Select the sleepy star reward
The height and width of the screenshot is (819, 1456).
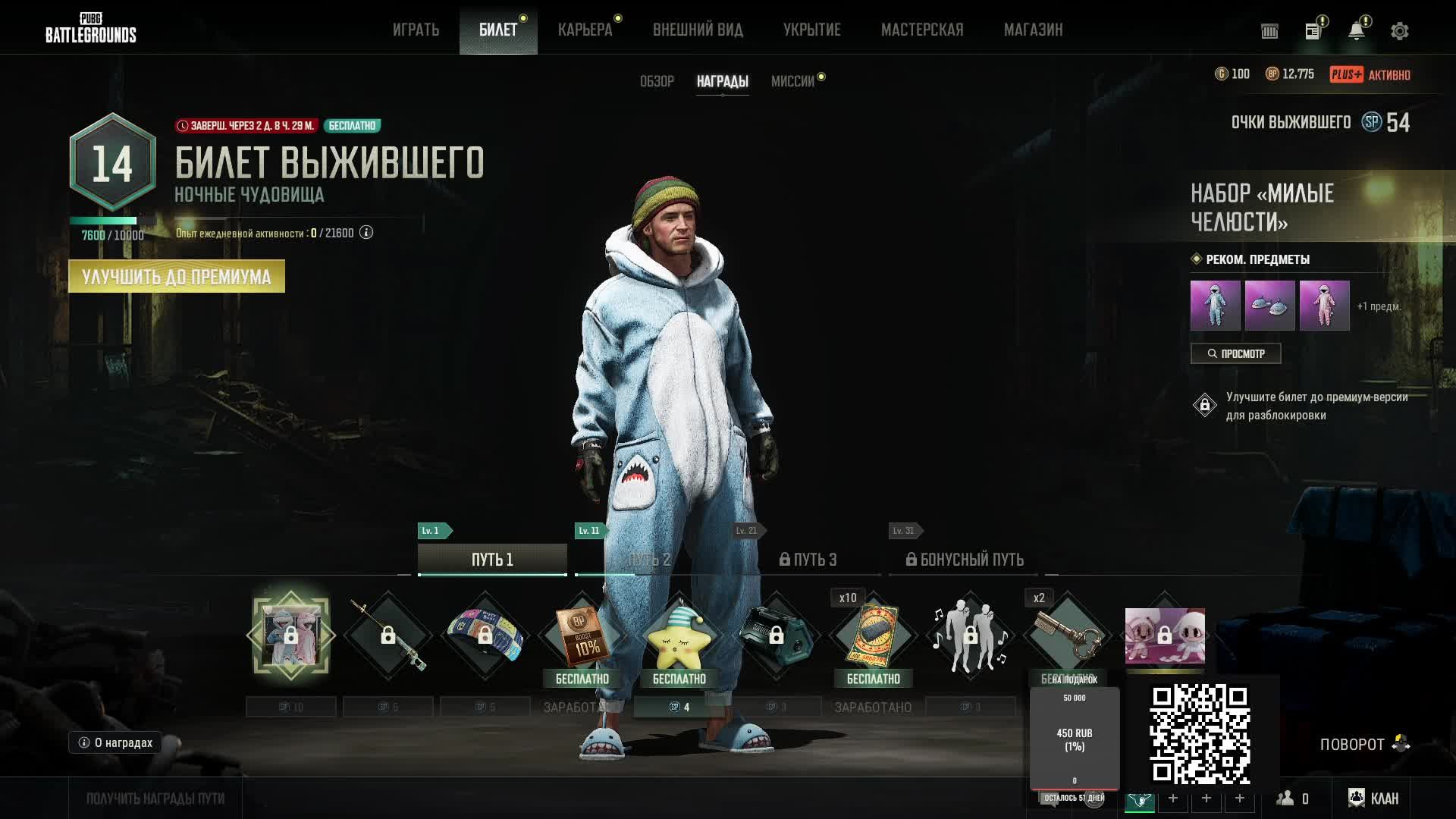tap(679, 635)
